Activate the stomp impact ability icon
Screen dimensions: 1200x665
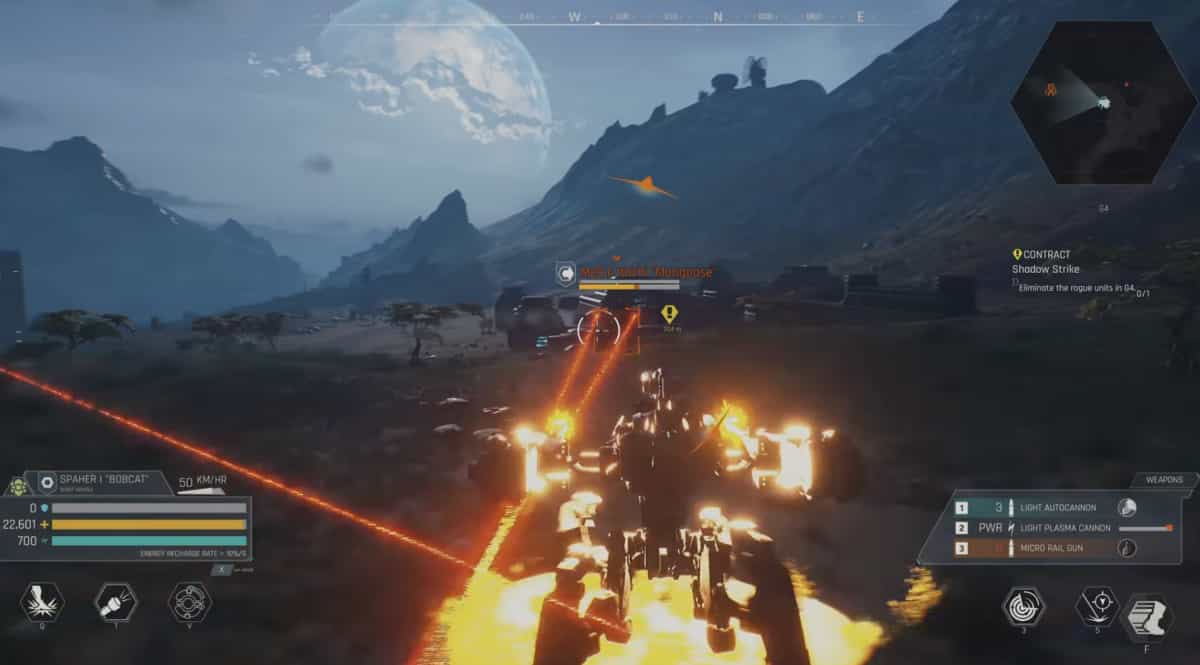(42, 602)
